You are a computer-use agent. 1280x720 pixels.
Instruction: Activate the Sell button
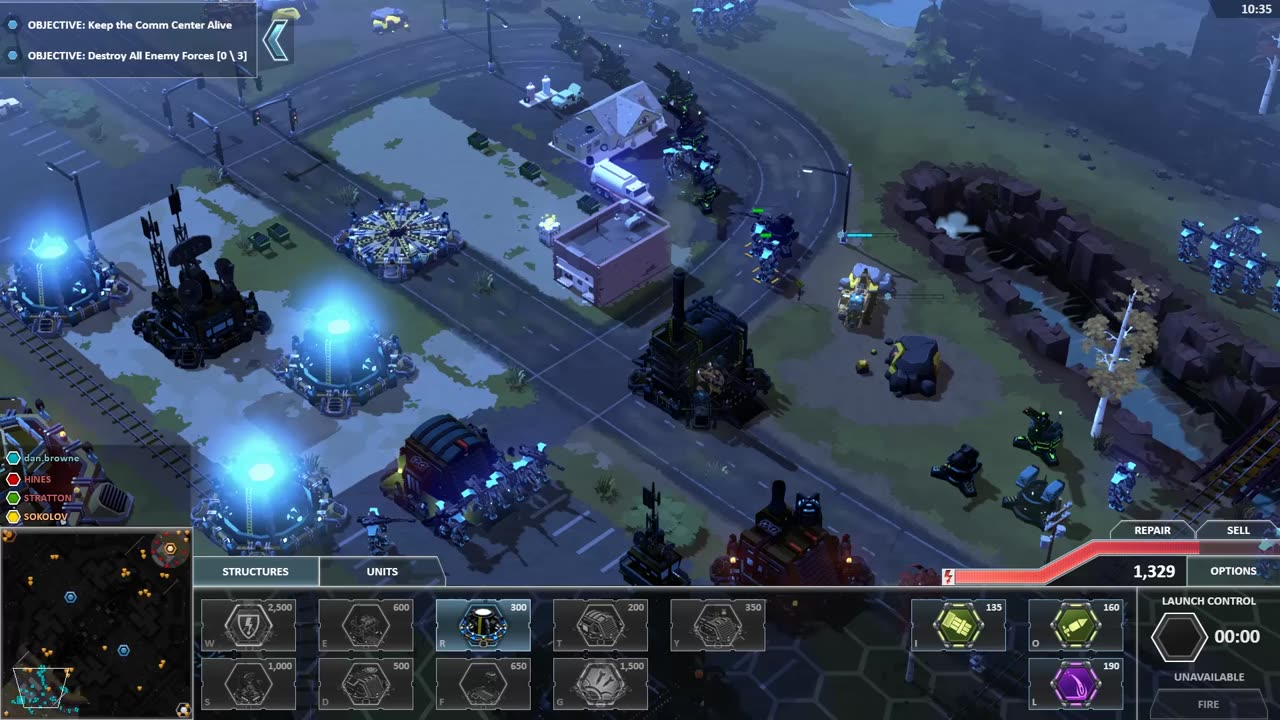(x=1238, y=530)
